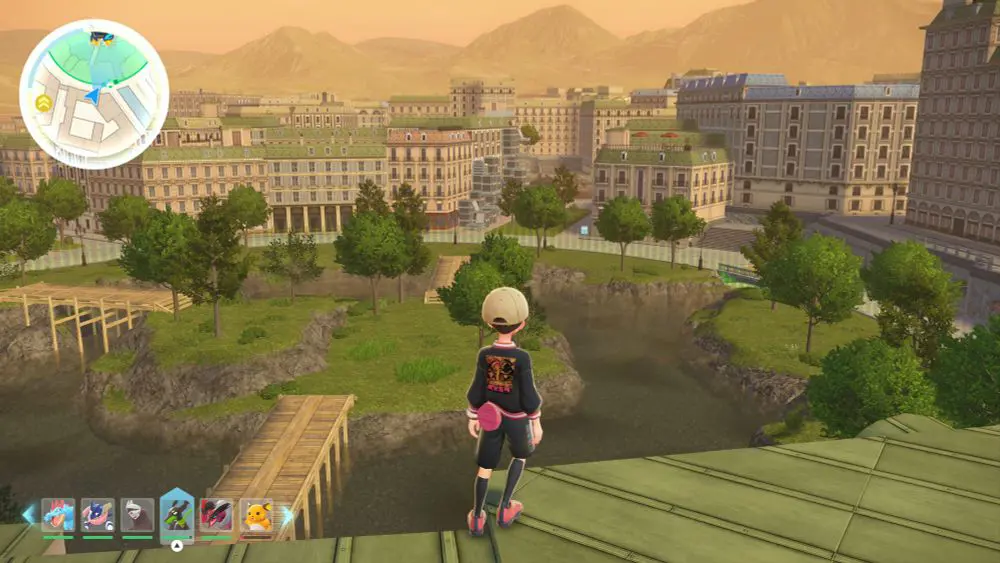Click the yellow double-chevron marker on minimap
Image resolution: width=1000 pixels, height=563 pixels.
point(43,102)
